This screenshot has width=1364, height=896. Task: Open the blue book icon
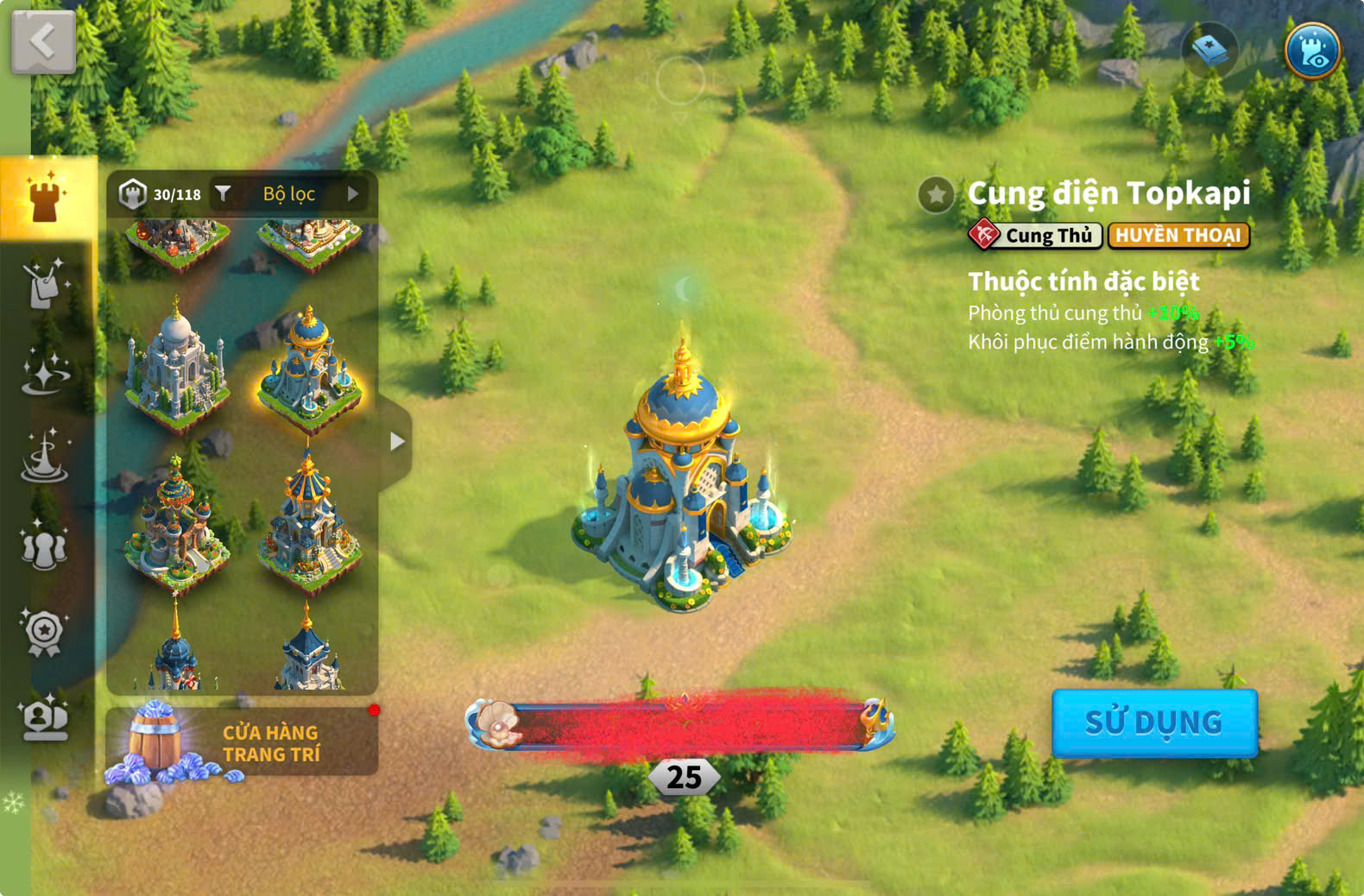pos(1209,50)
